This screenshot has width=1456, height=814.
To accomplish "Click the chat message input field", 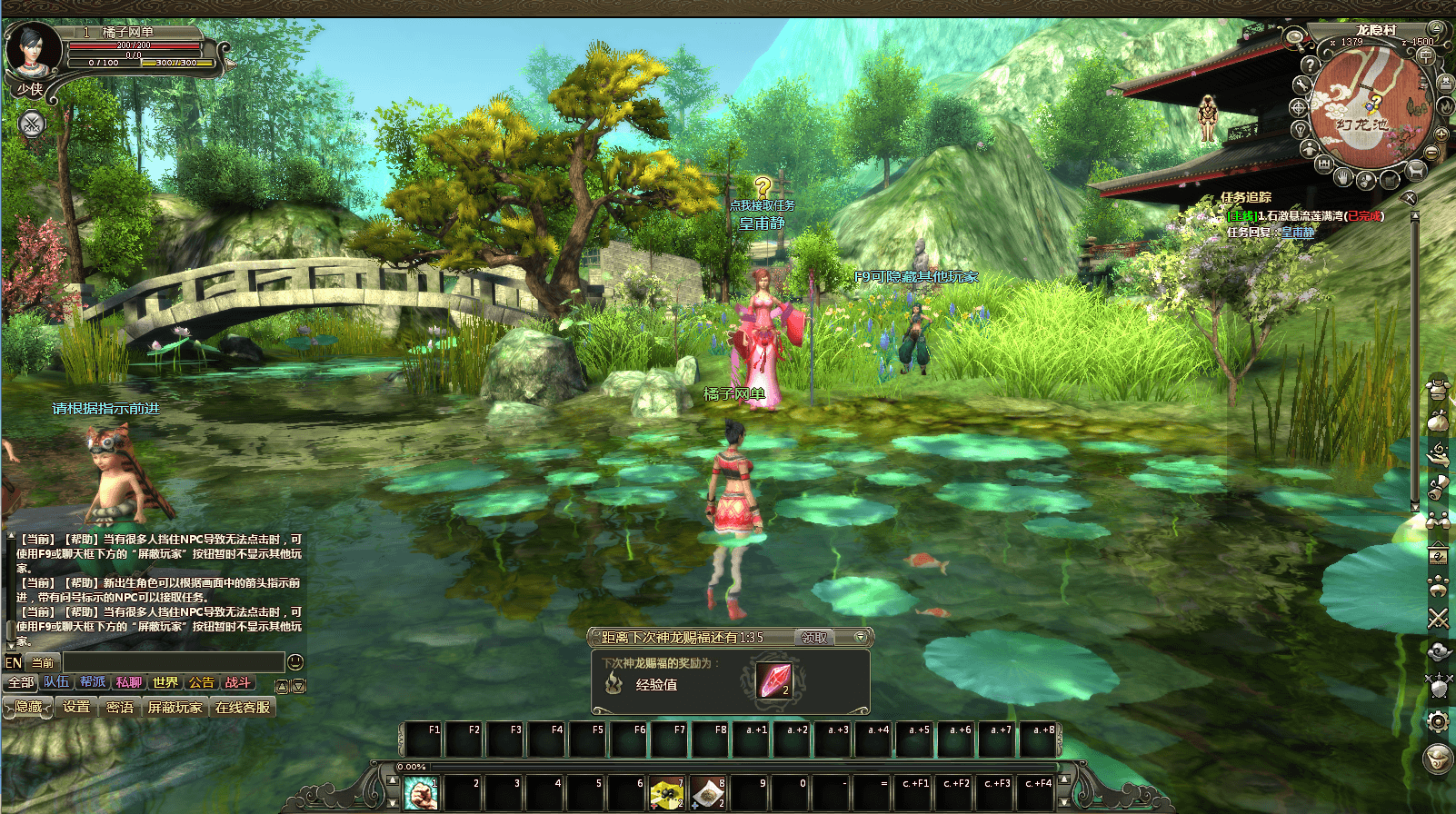I will tap(173, 662).
